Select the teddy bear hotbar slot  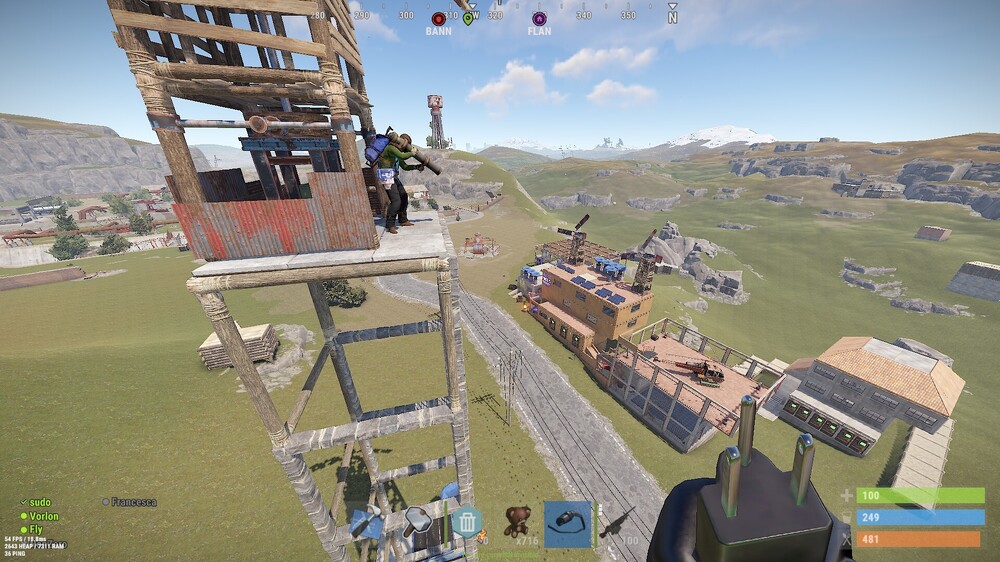pyautogui.click(x=517, y=521)
